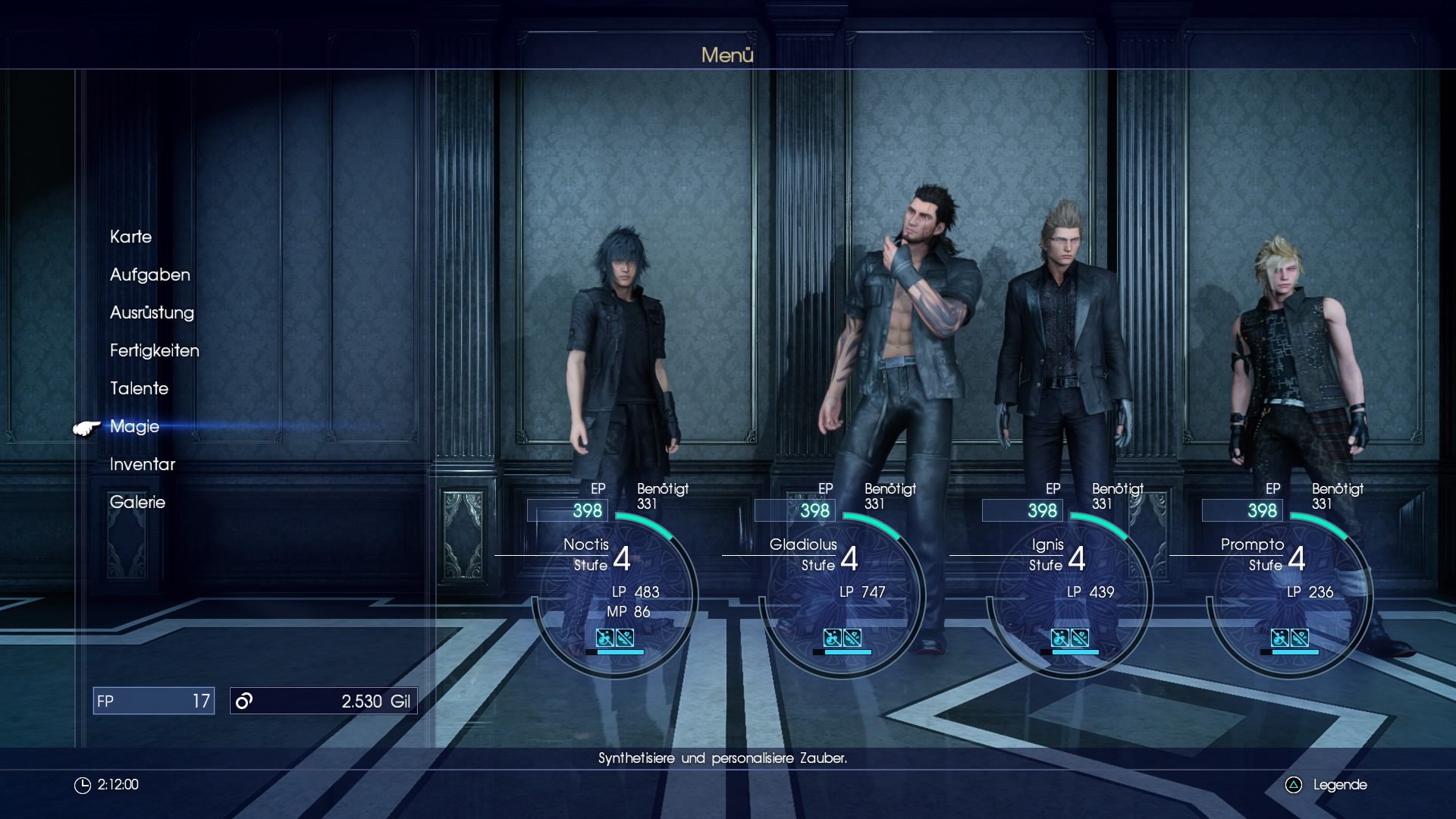
Task: Select Noctis's second crossed-out spell slot
Action: (626, 638)
